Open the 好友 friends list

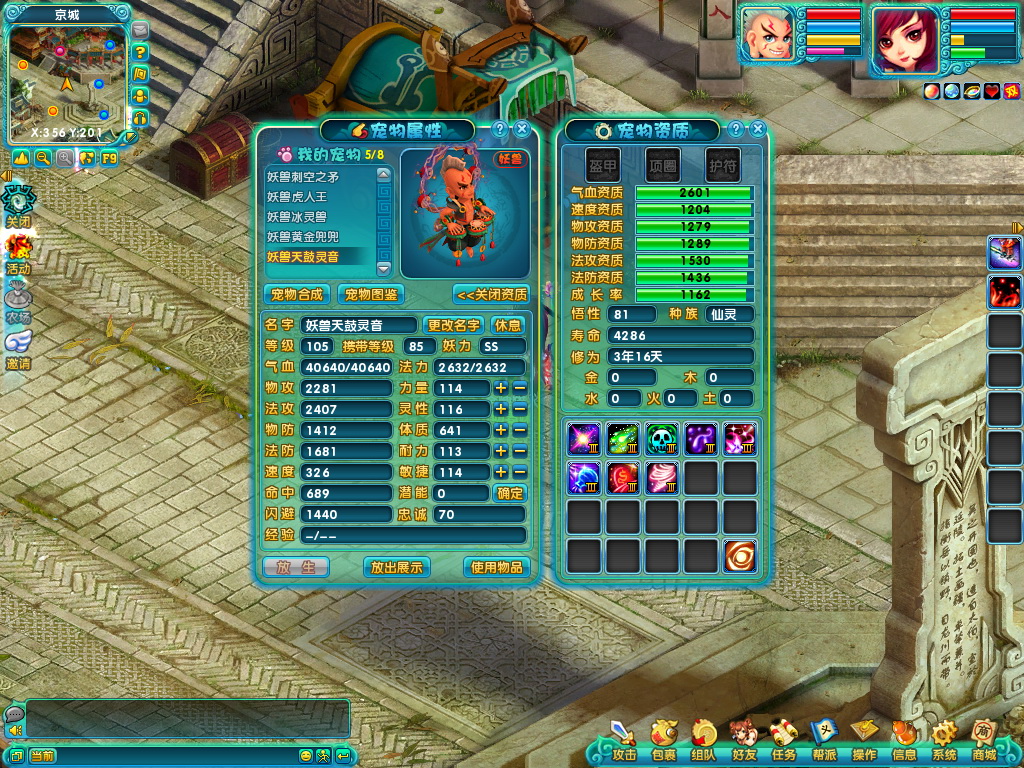click(x=743, y=740)
